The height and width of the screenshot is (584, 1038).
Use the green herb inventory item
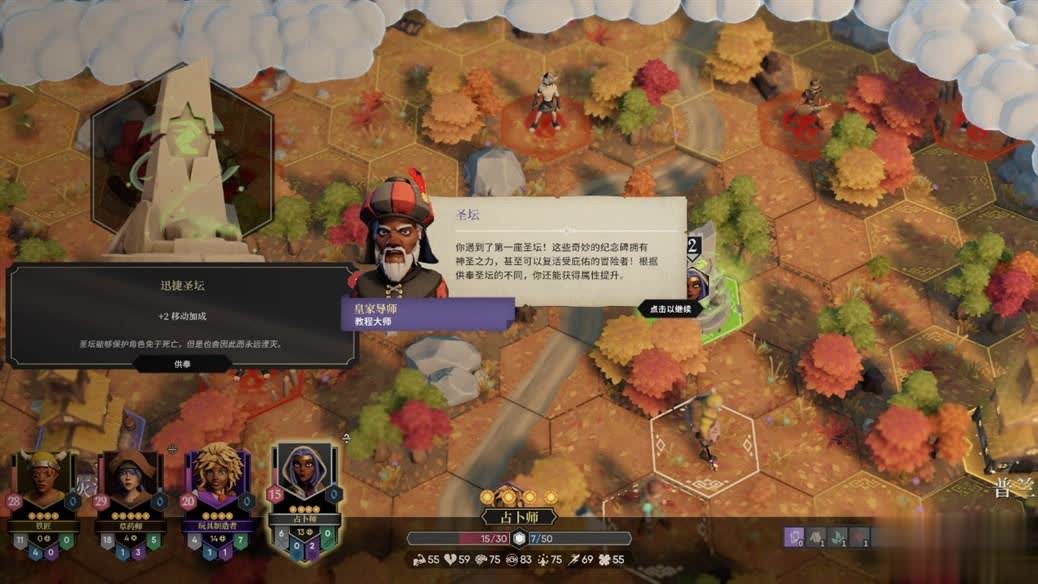tap(838, 538)
